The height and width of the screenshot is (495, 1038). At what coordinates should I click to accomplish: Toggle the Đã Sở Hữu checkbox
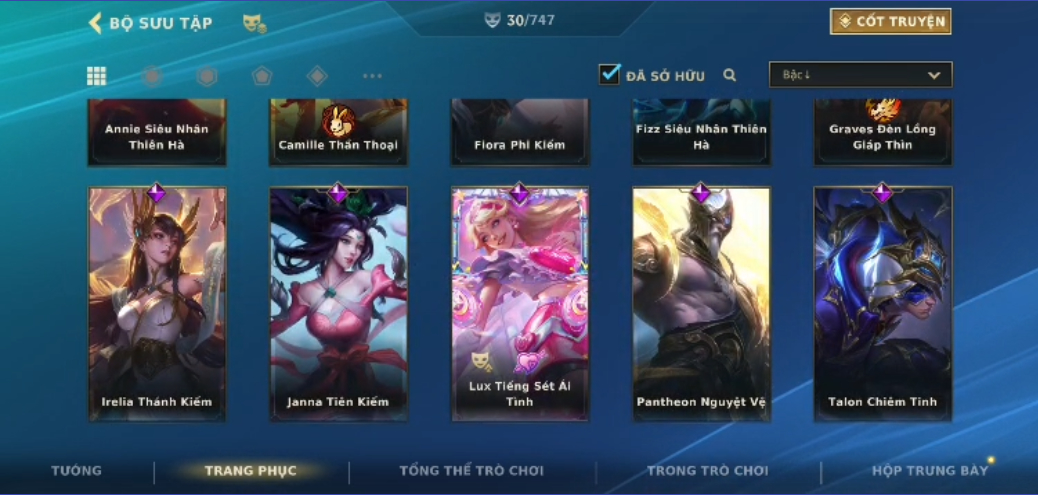pos(609,74)
